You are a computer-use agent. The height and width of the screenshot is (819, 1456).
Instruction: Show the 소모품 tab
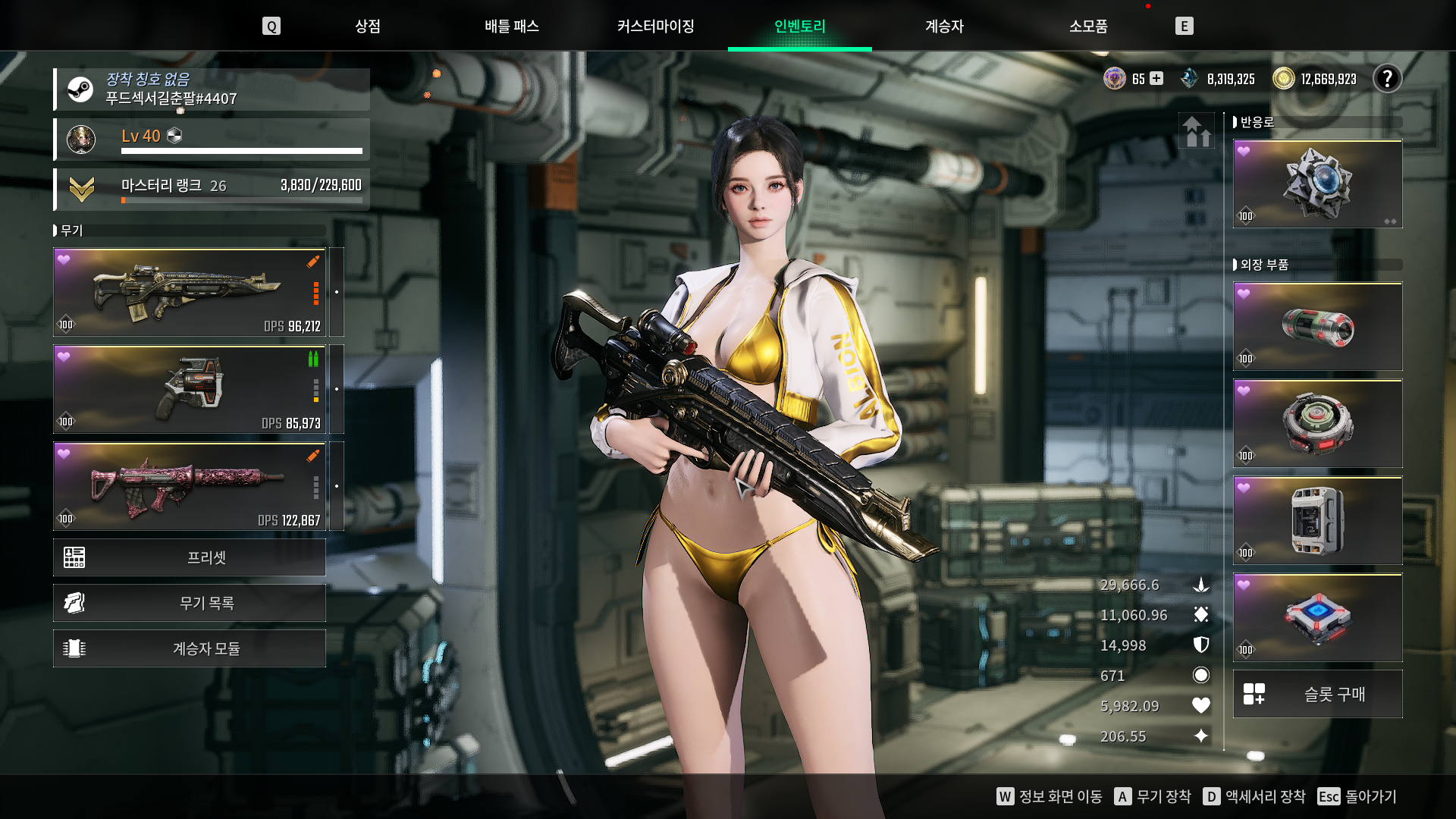pos(1088,27)
